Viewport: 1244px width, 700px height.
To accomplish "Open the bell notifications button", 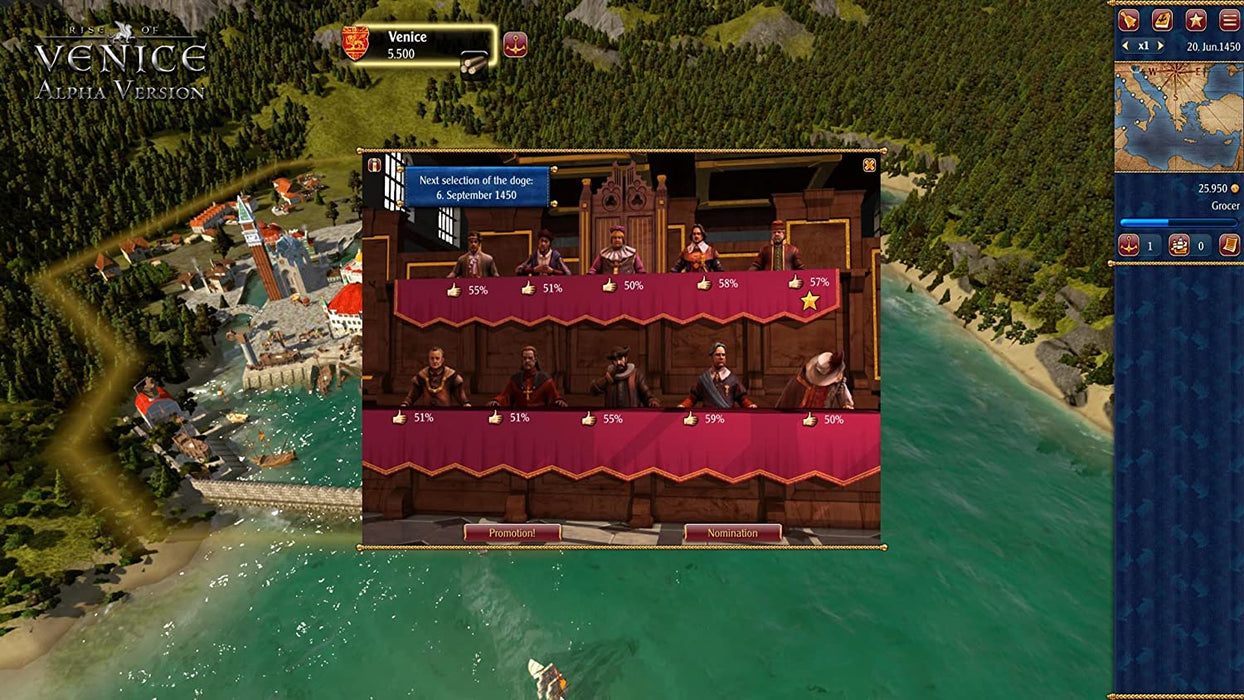I will tap(1129, 20).
